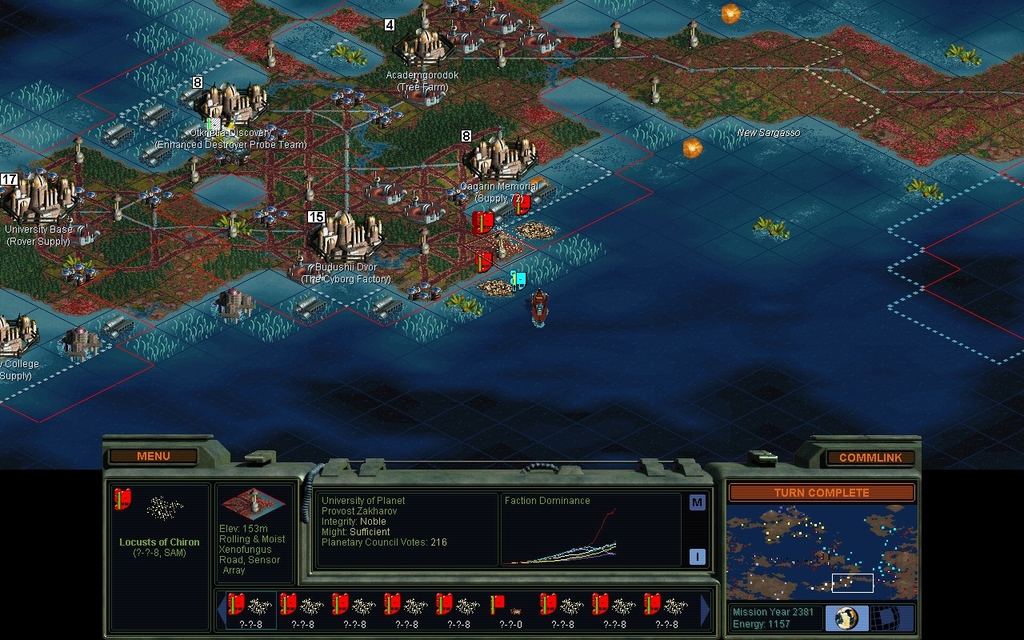Image resolution: width=1024 pixels, height=640 pixels.
Task: End turn with TURN COMPLETE
Action: tap(820, 492)
